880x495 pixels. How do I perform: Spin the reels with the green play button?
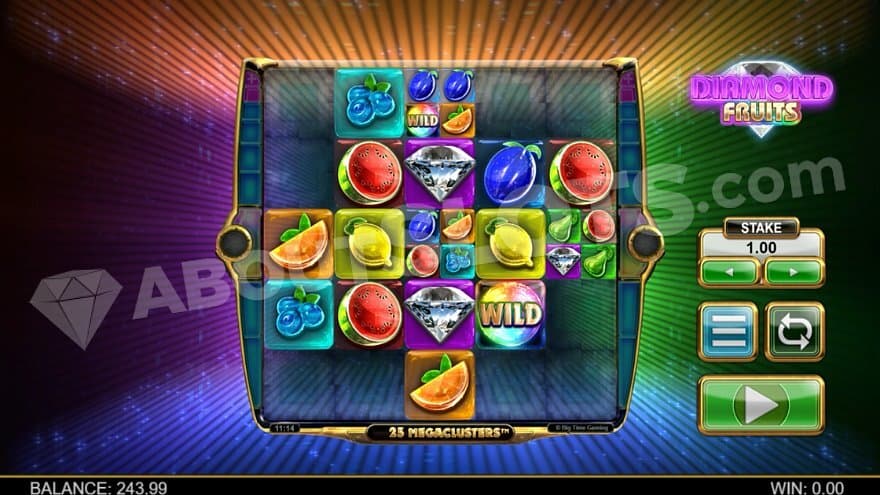760,404
